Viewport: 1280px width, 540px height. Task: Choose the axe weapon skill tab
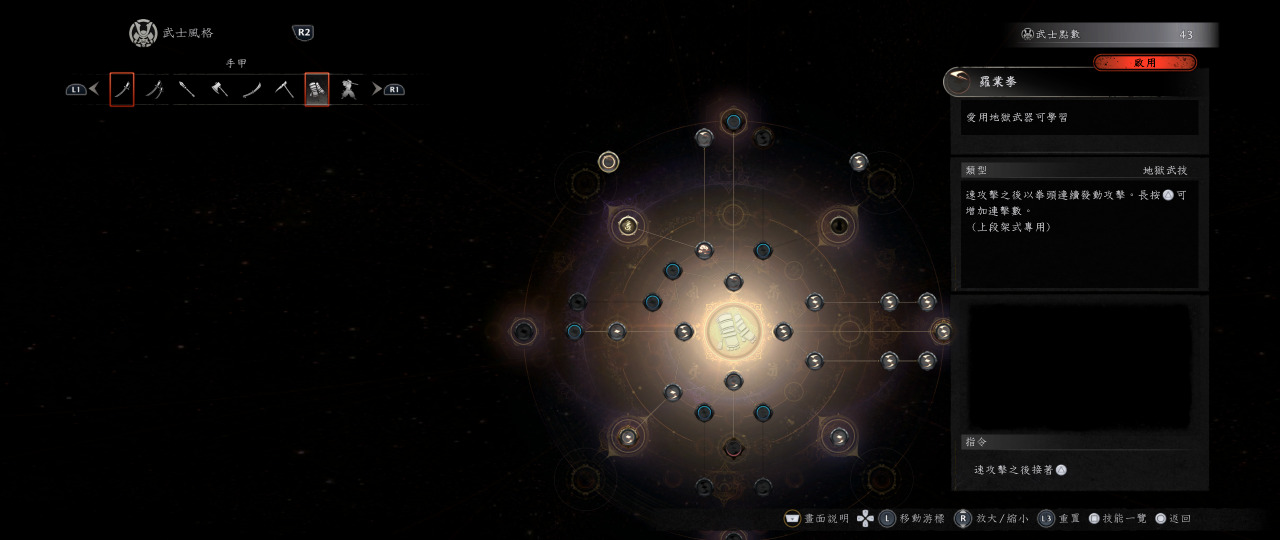click(x=219, y=90)
